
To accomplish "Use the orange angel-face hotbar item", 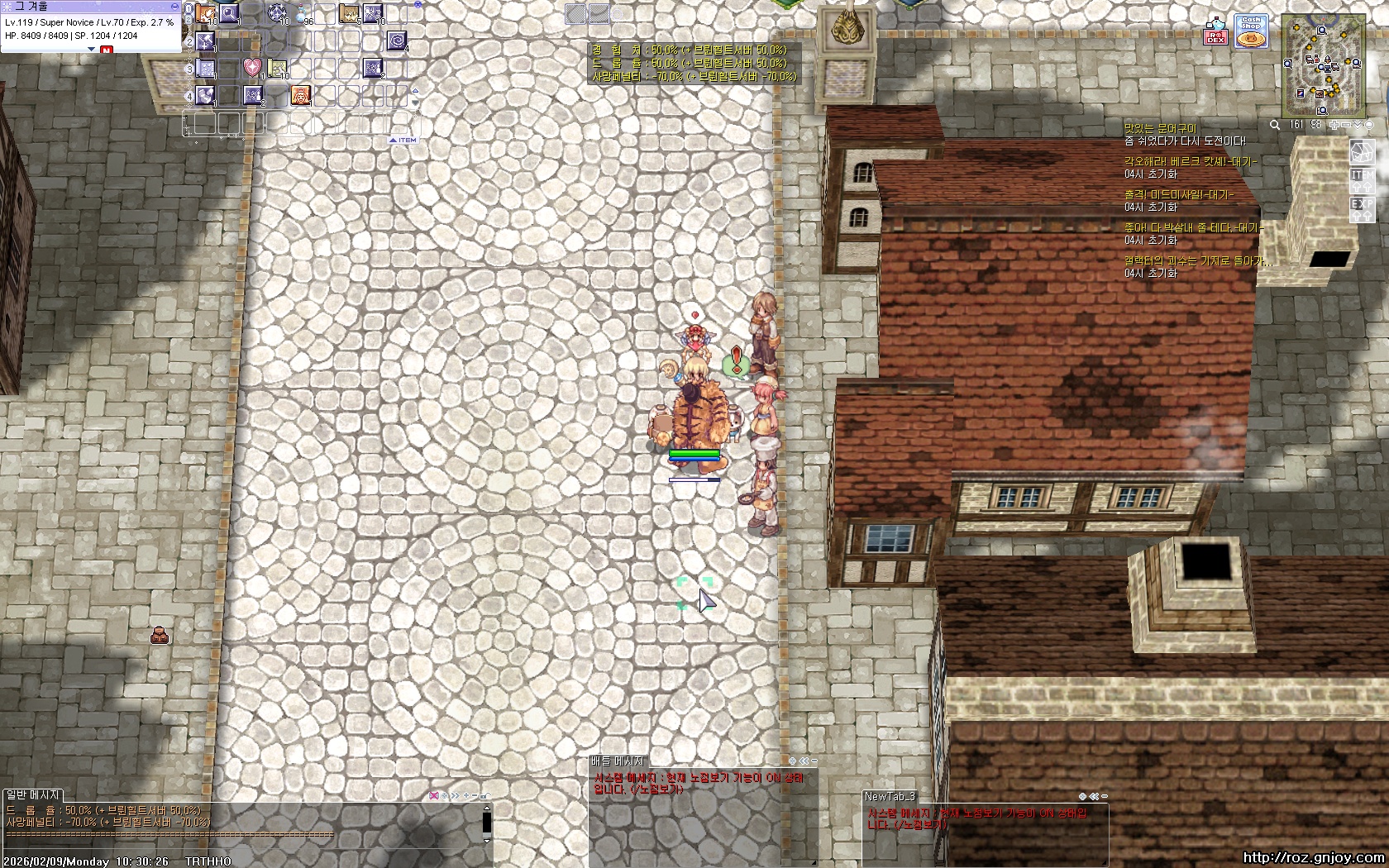I will click(x=301, y=95).
